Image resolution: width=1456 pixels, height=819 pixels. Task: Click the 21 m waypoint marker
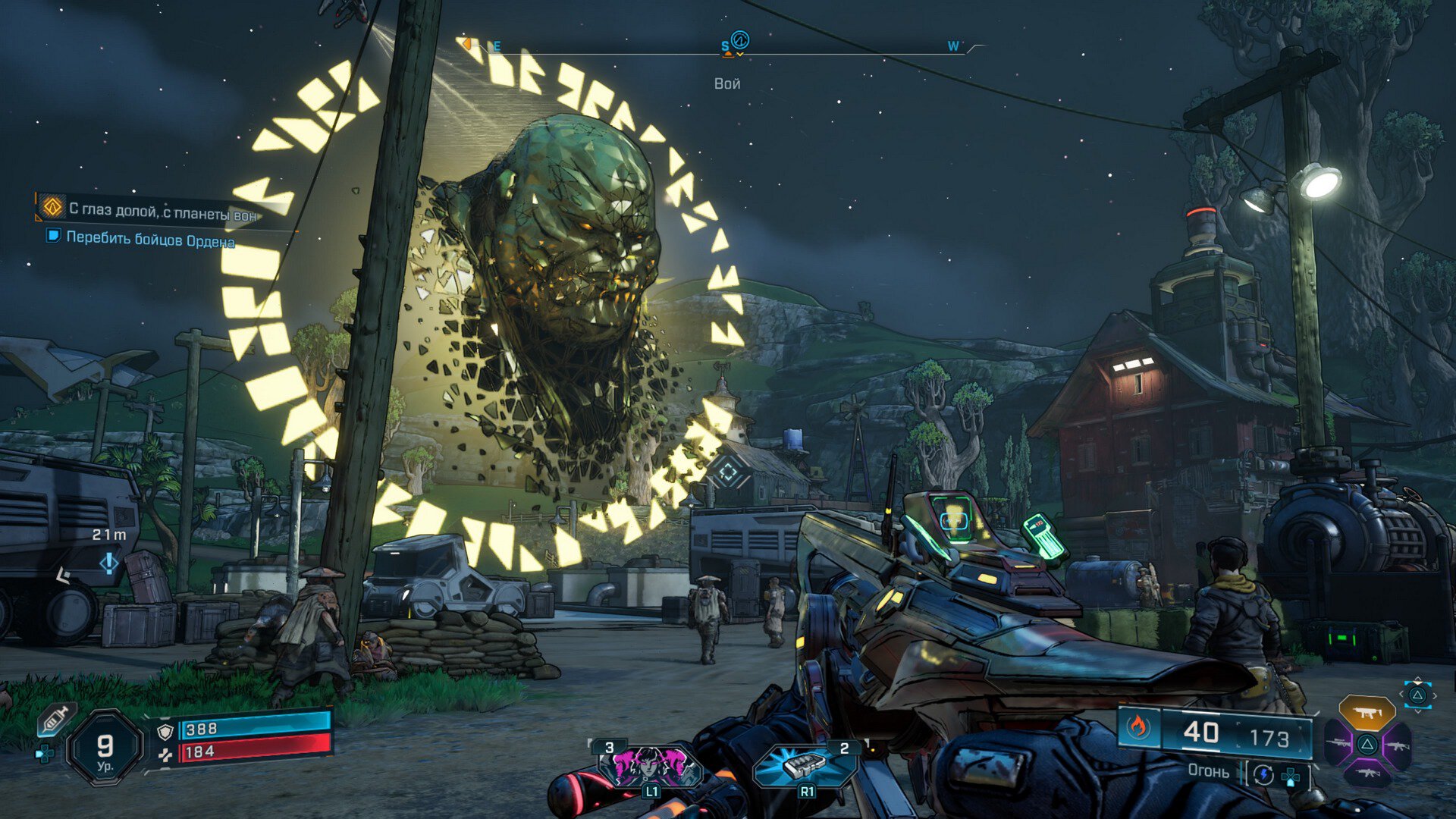pyautogui.click(x=108, y=562)
